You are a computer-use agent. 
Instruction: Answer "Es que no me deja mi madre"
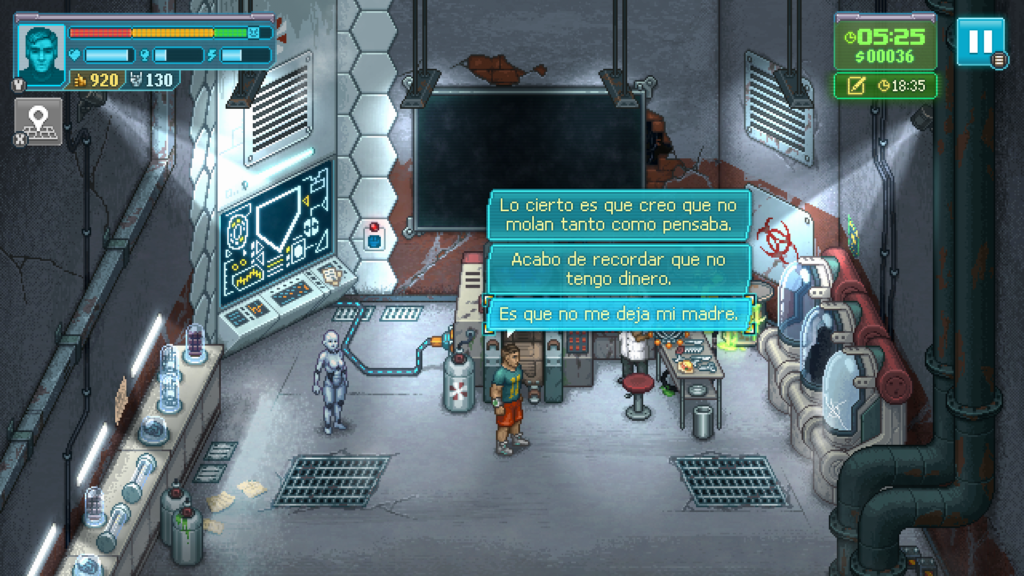(619, 315)
